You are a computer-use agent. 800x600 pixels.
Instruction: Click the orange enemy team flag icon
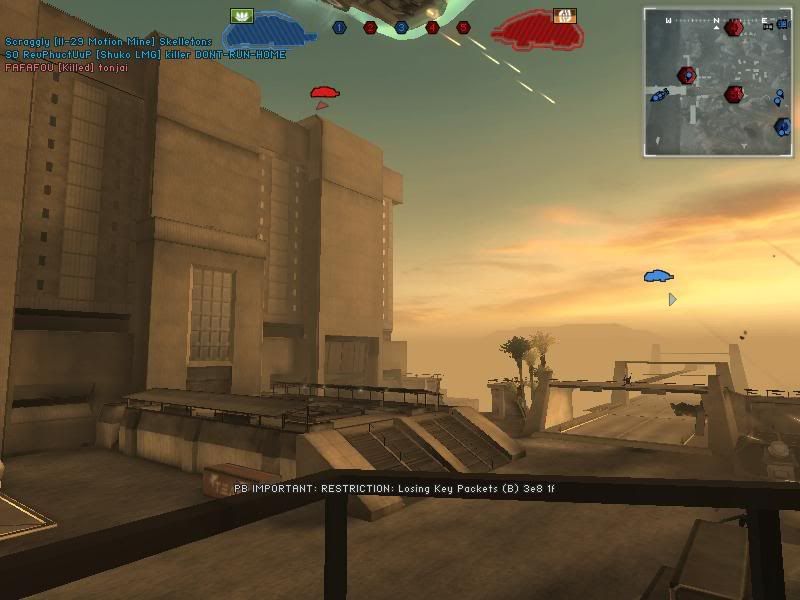(x=564, y=15)
